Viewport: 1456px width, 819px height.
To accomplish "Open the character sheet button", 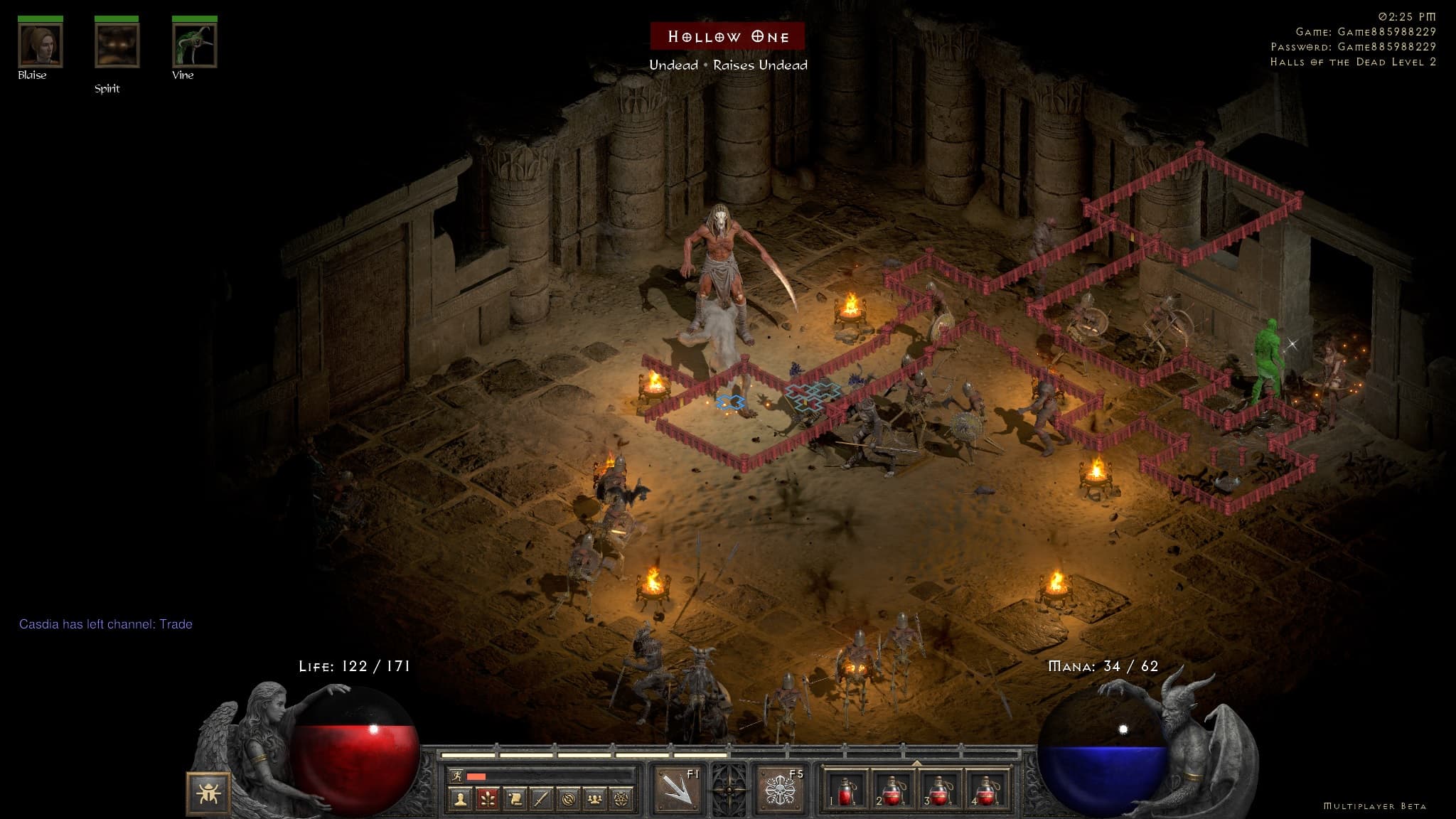I will click(x=461, y=800).
